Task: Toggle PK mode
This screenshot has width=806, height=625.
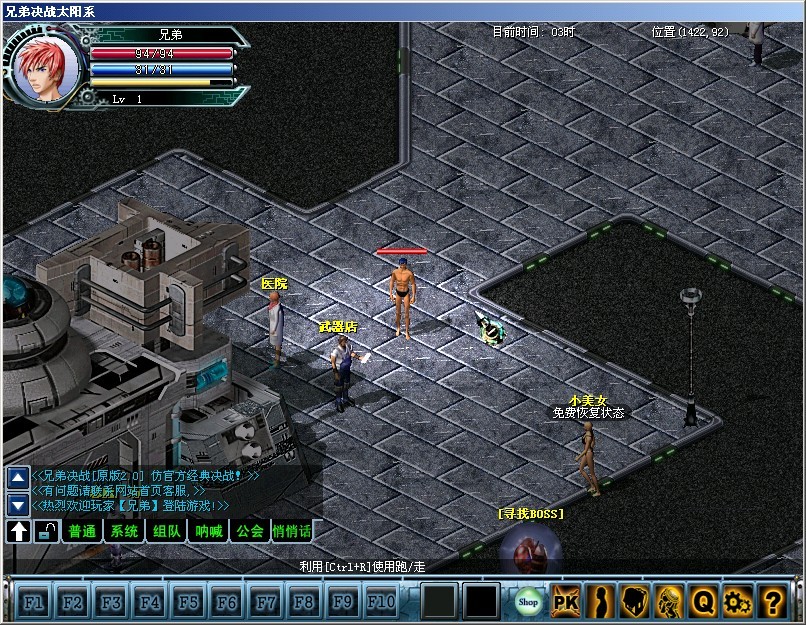Action: pyautogui.click(x=566, y=601)
